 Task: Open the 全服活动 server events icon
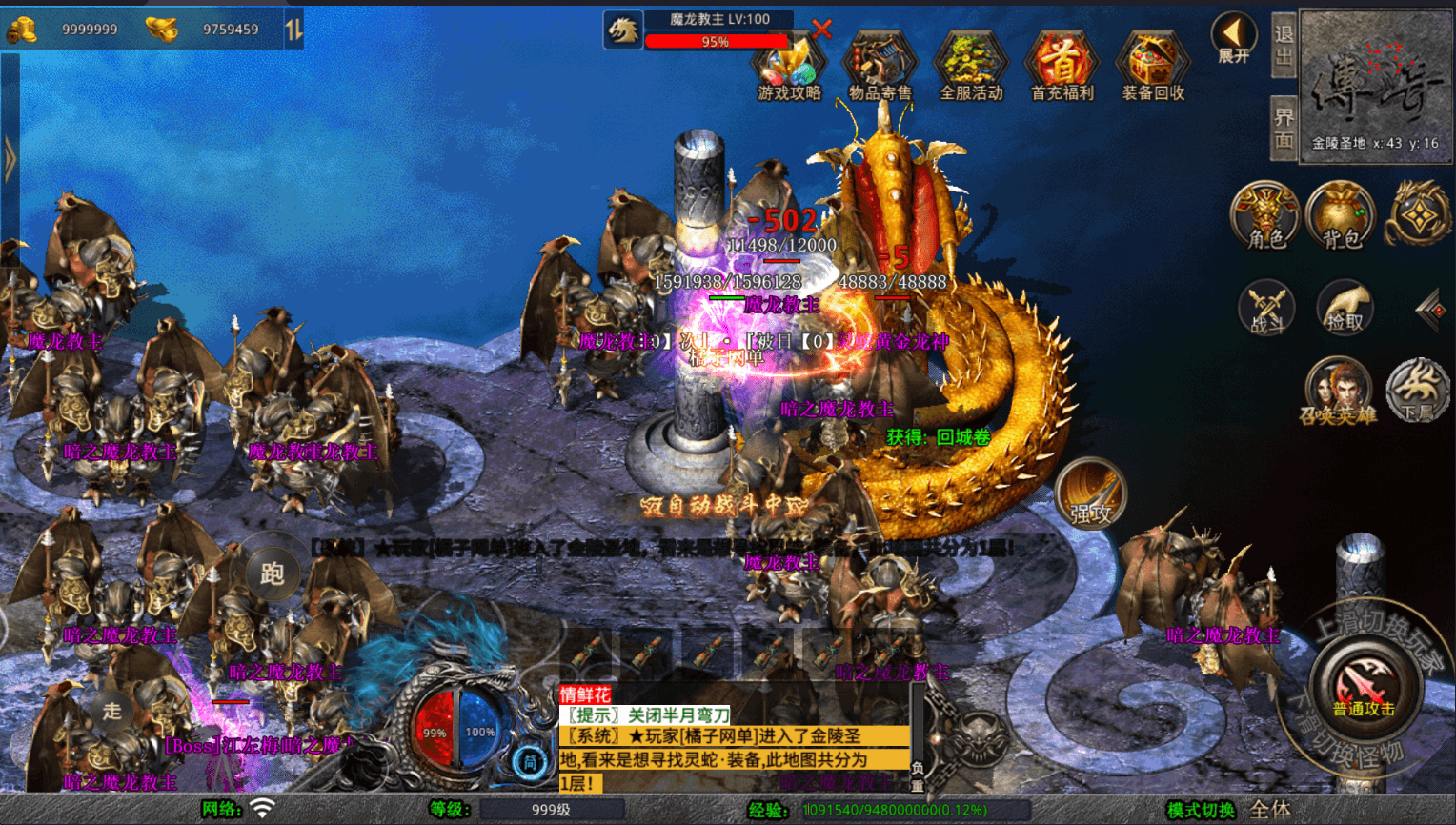pos(971,67)
